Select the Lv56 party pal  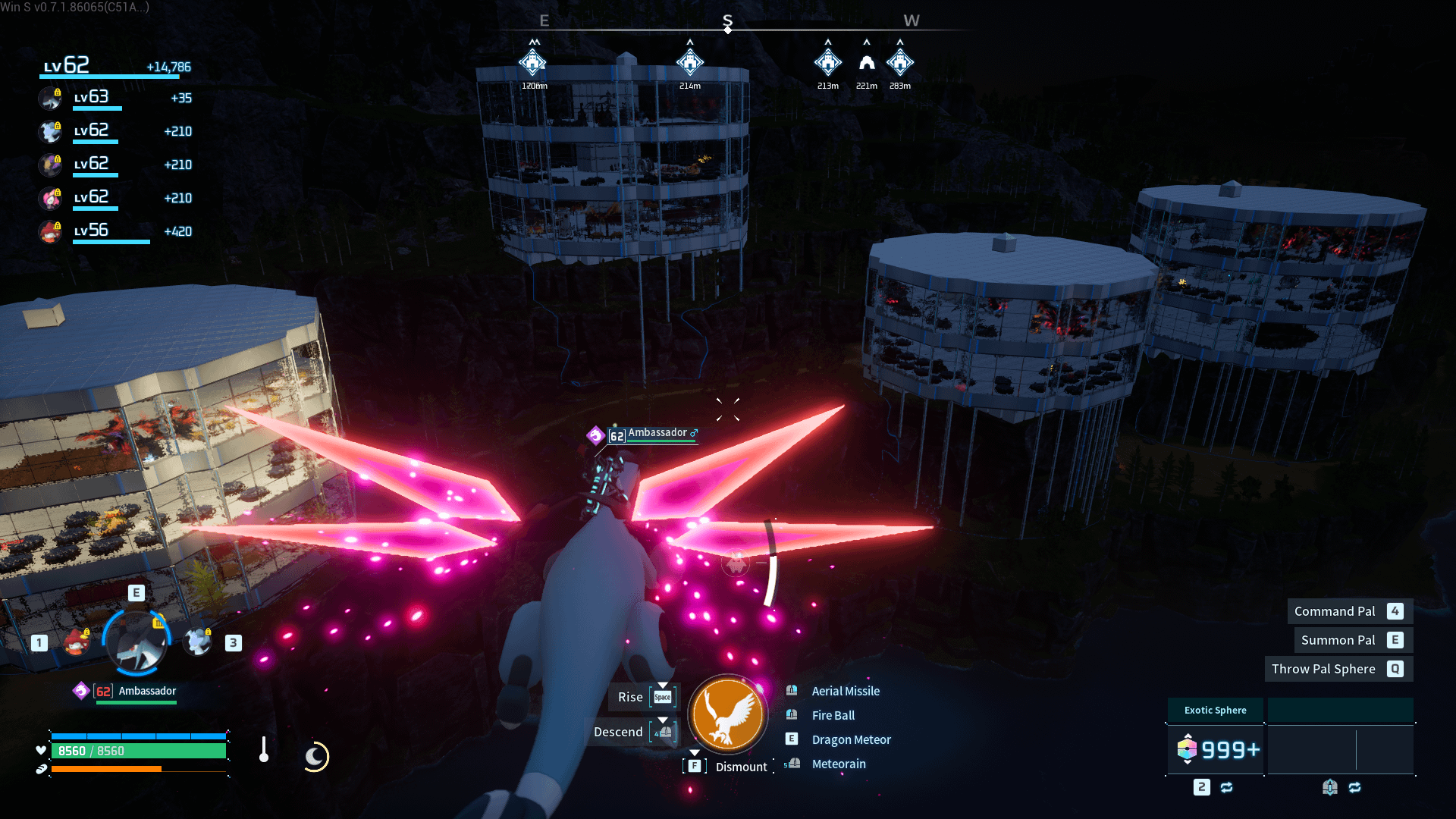point(51,231)
